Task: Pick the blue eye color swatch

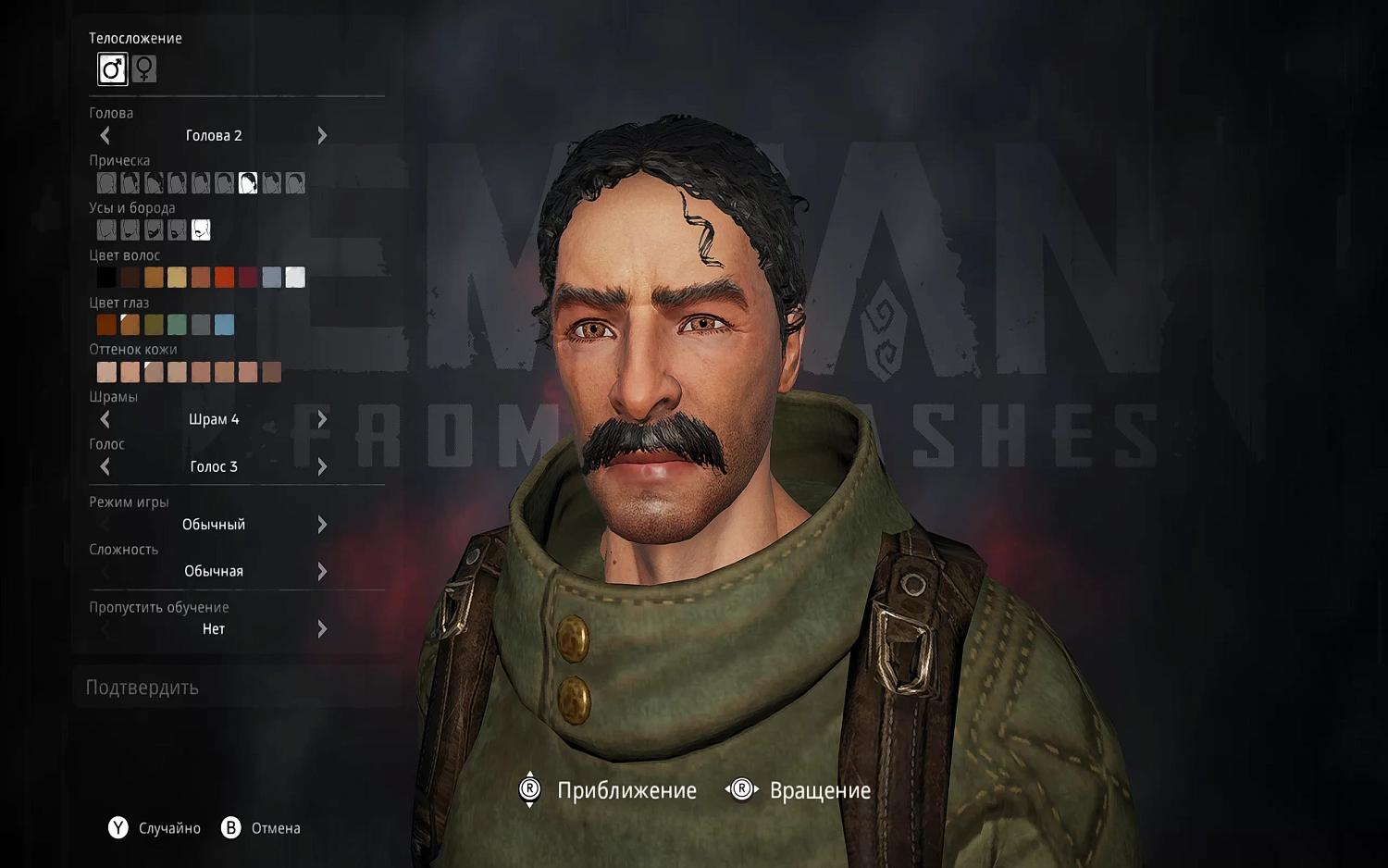Action: point(224,324)
